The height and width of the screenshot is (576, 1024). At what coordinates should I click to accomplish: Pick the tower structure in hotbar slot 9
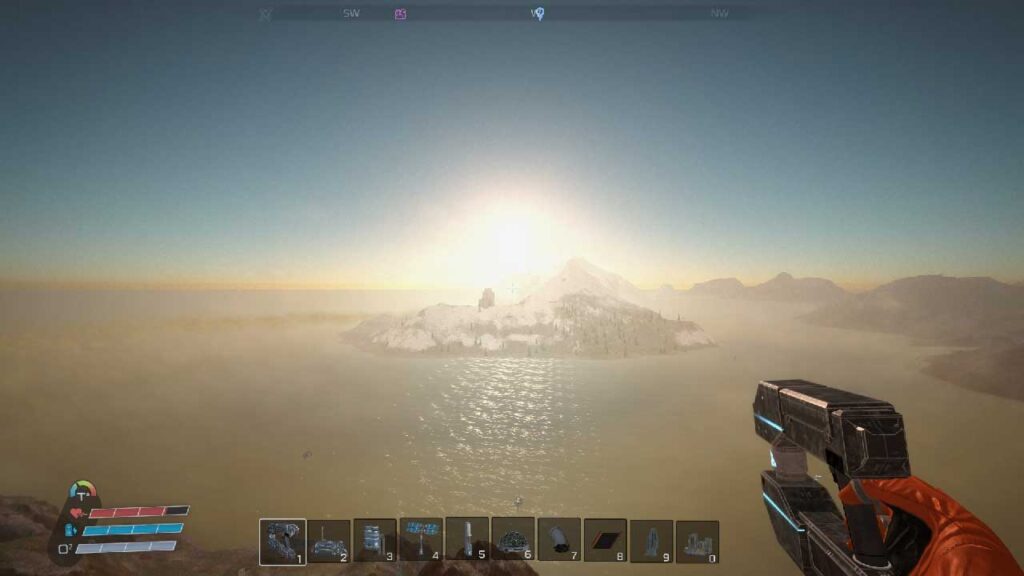651,541
